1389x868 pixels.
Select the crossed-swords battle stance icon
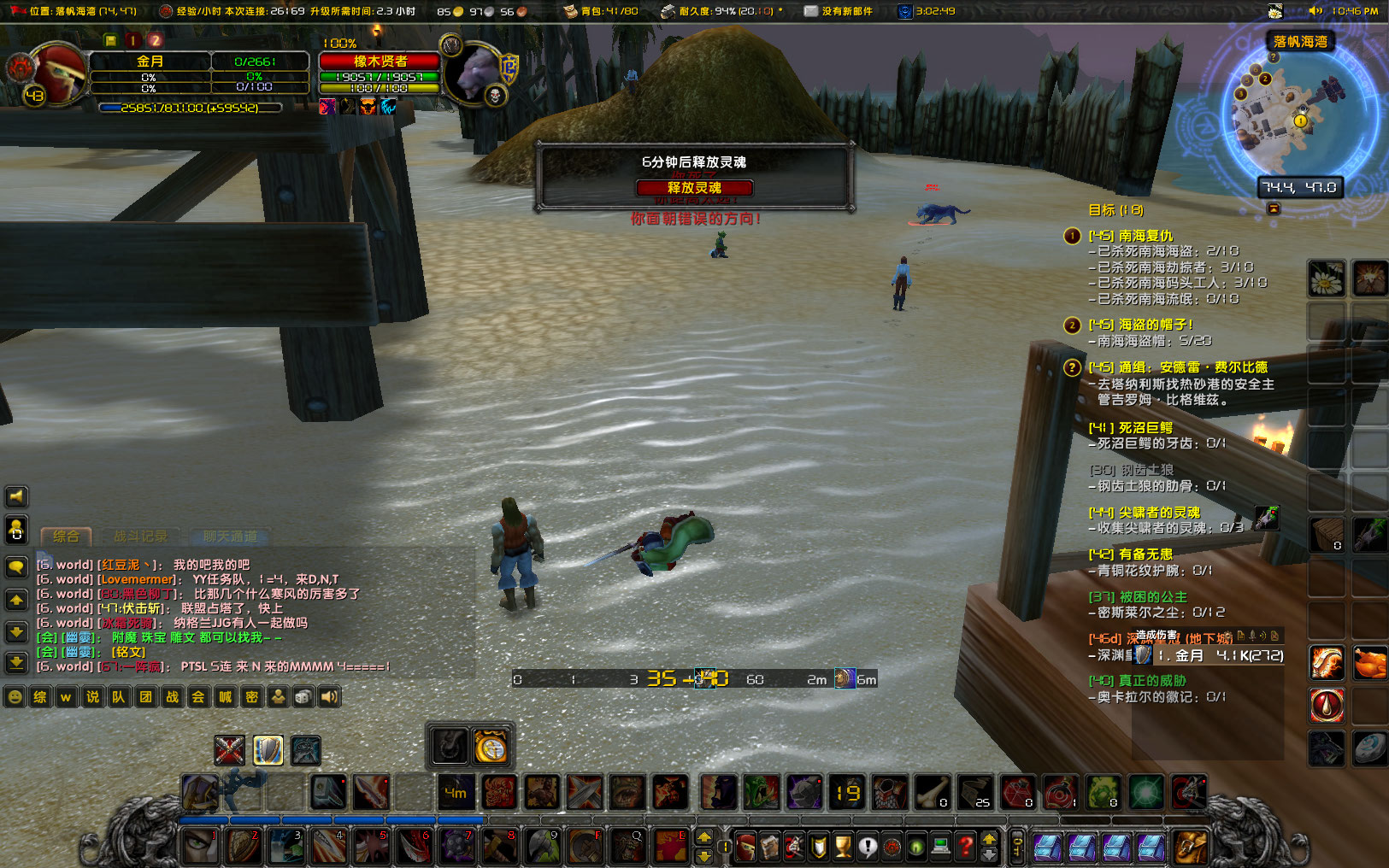point(229,749)
